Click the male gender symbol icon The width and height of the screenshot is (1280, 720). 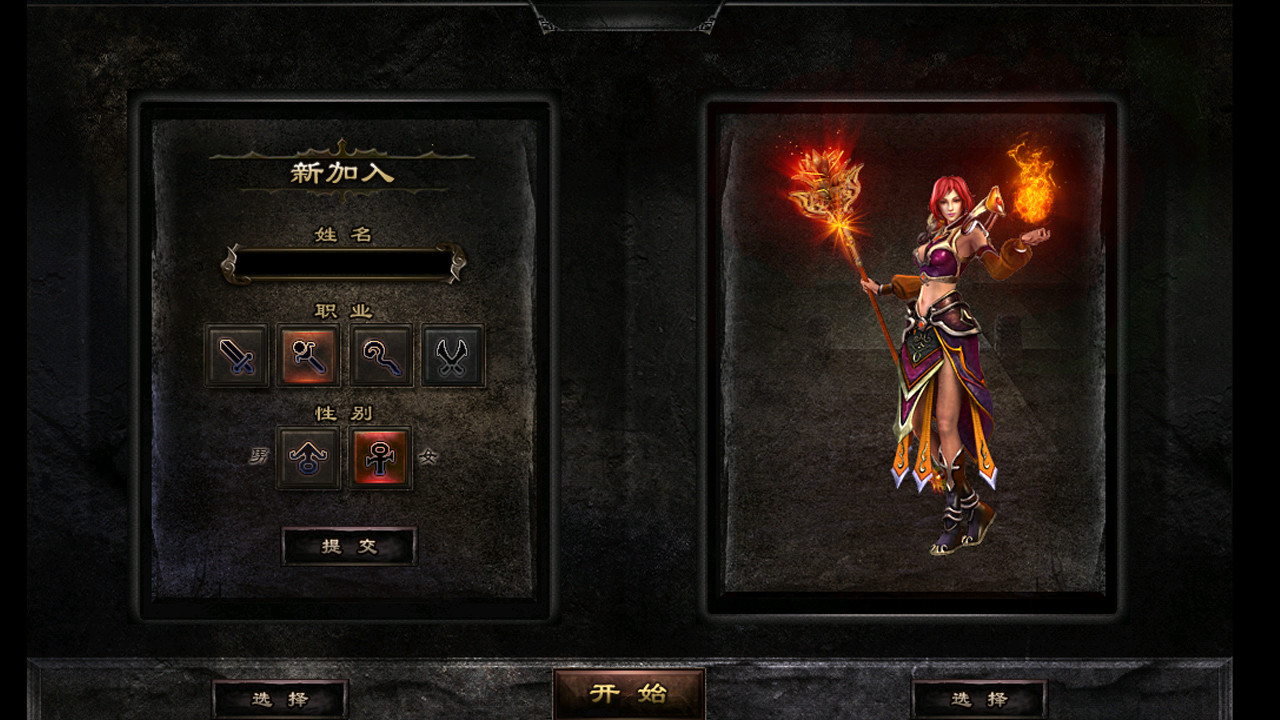coord(308,459)
